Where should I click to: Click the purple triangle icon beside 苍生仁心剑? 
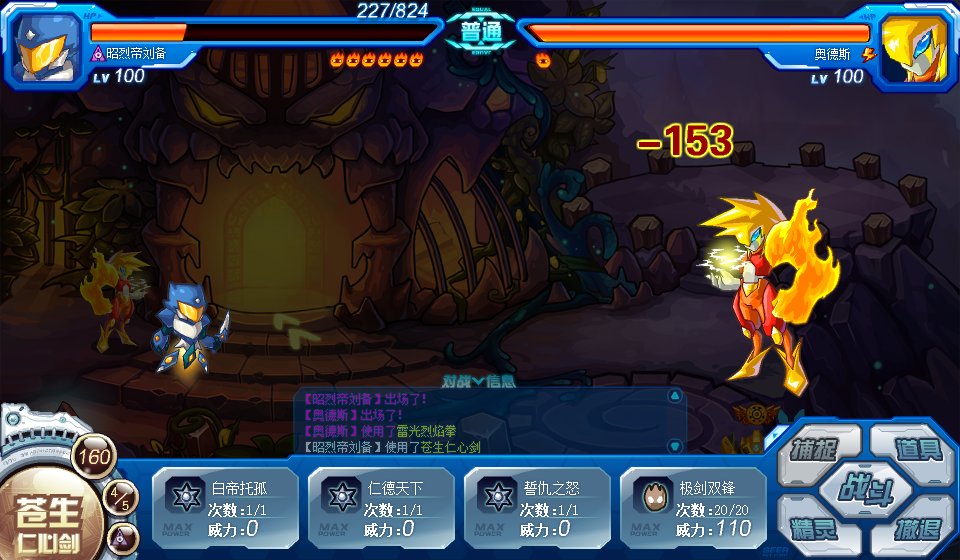pos(121,539)
